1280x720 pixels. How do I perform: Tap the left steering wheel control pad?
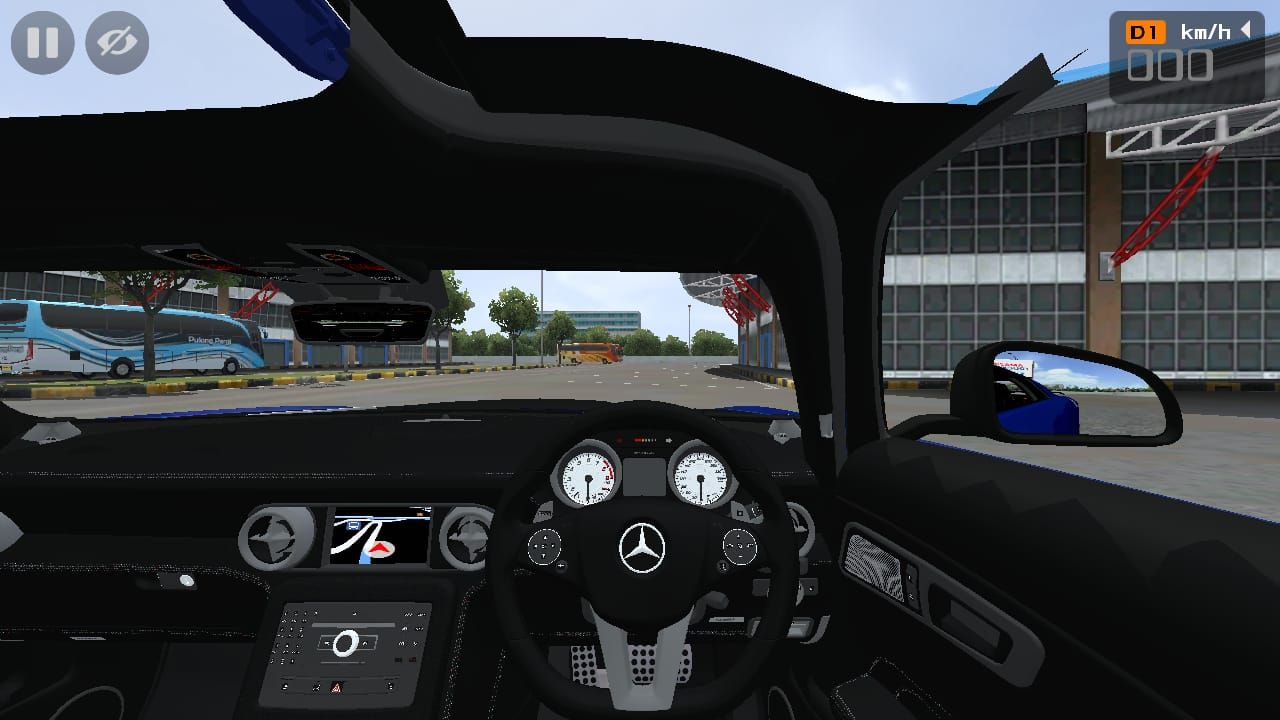(545, 546)
